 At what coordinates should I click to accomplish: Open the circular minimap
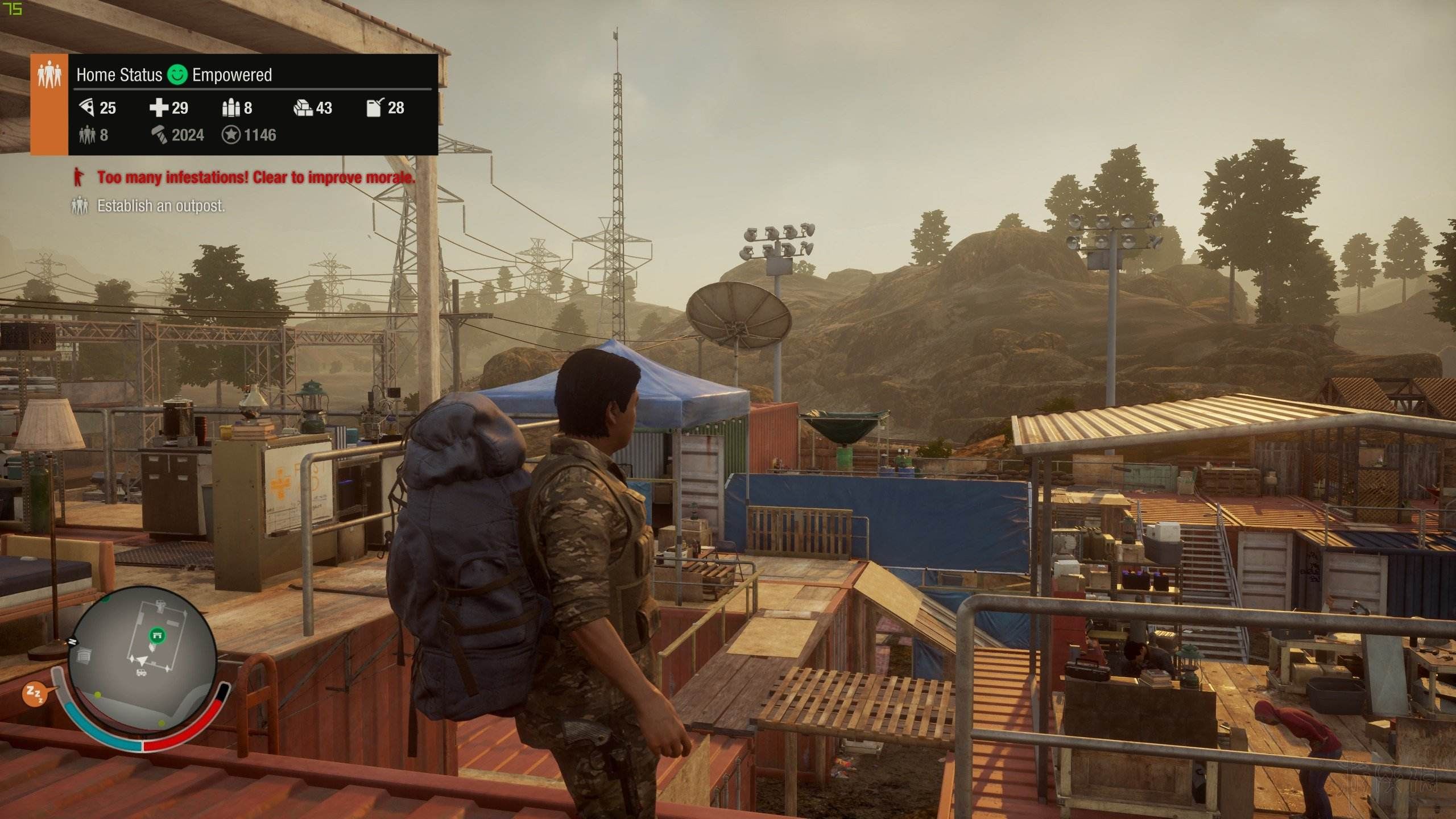[142, 660]
